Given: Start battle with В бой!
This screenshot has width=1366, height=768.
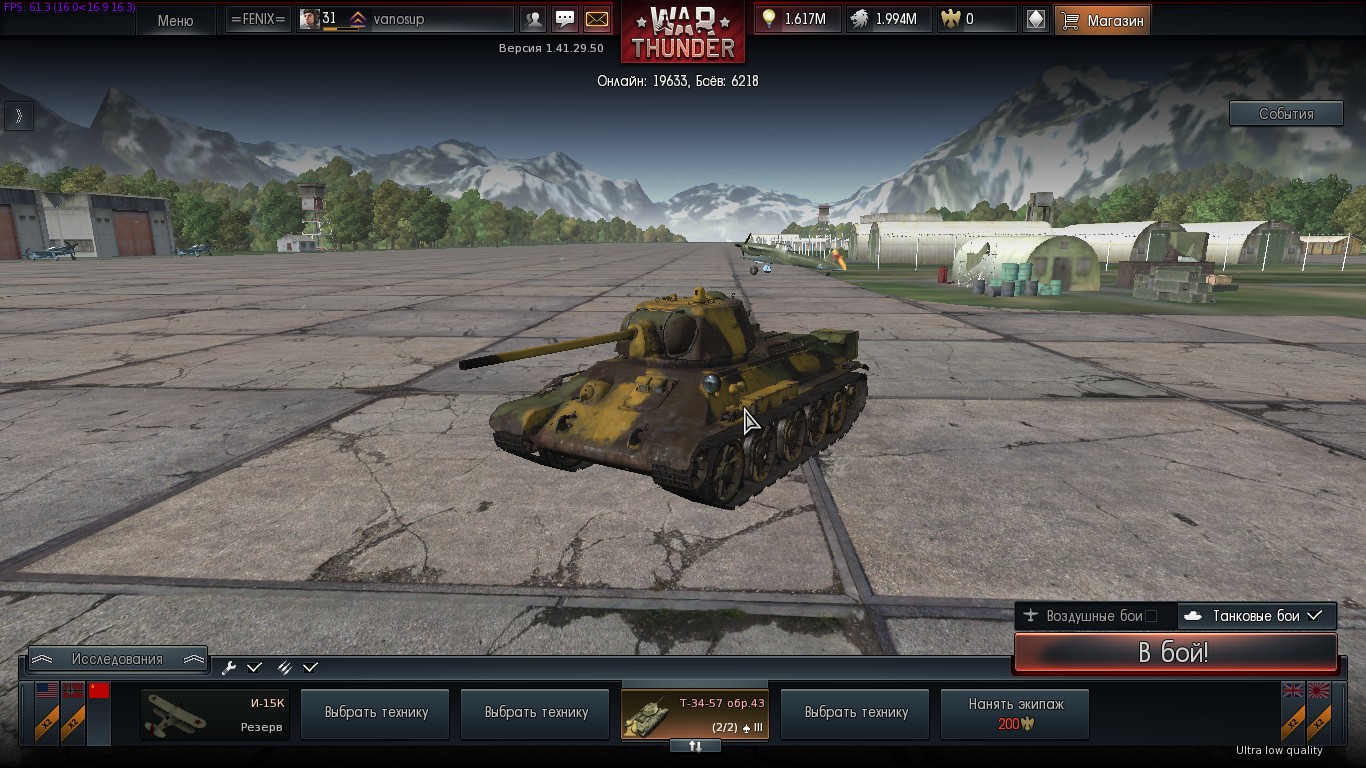Looking at the screenshot, I should [1175, 654].
